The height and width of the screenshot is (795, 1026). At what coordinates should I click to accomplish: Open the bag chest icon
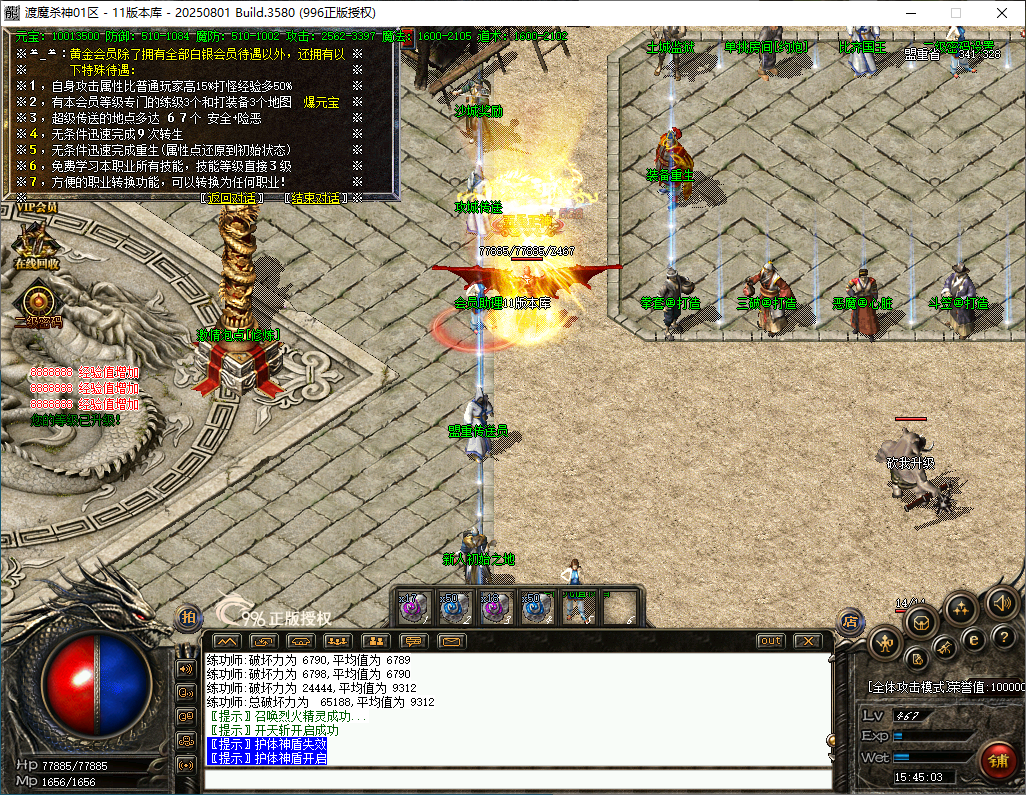coord(921,622)
